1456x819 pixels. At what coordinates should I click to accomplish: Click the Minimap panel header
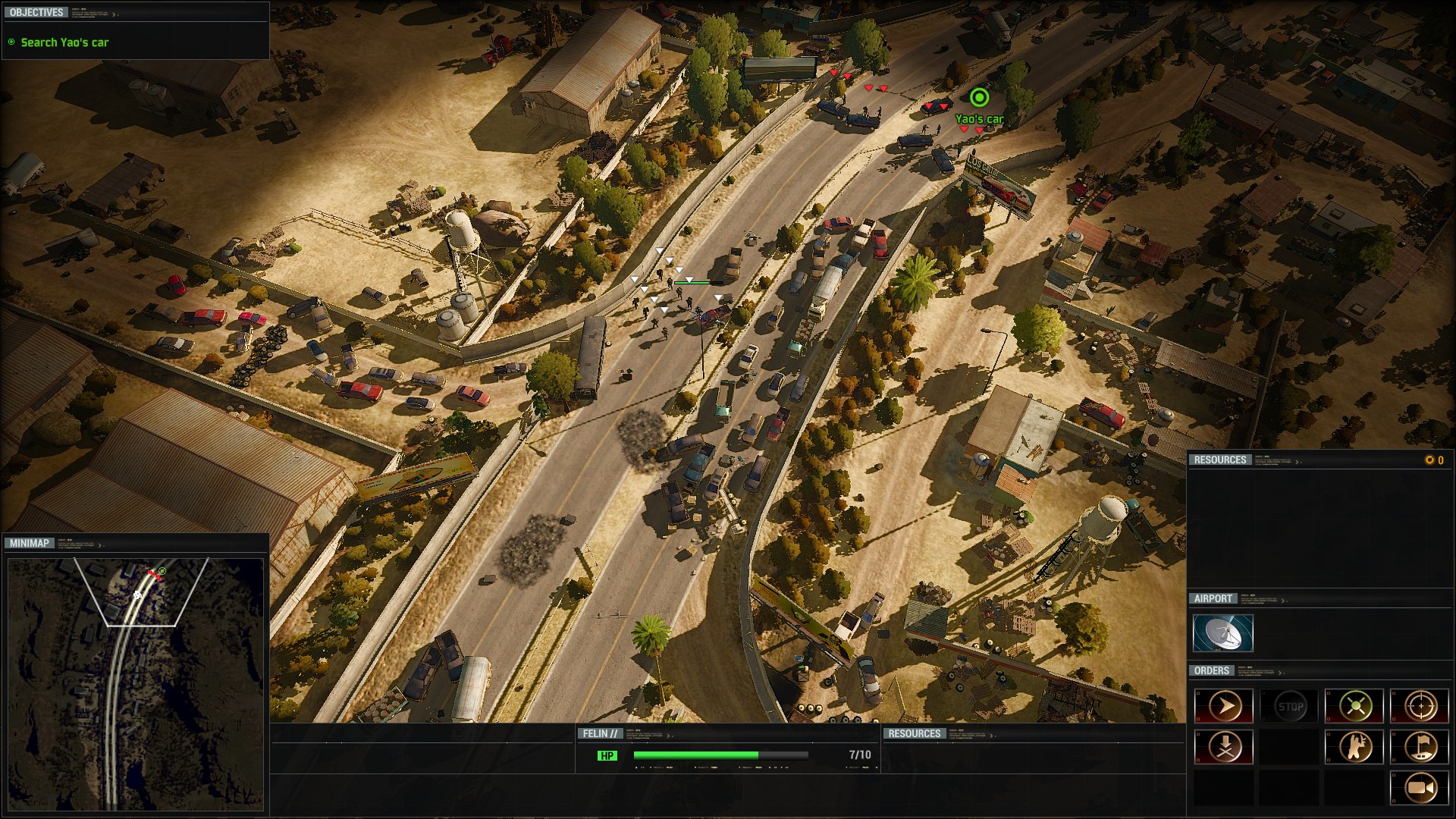click(x=30, y=543)
